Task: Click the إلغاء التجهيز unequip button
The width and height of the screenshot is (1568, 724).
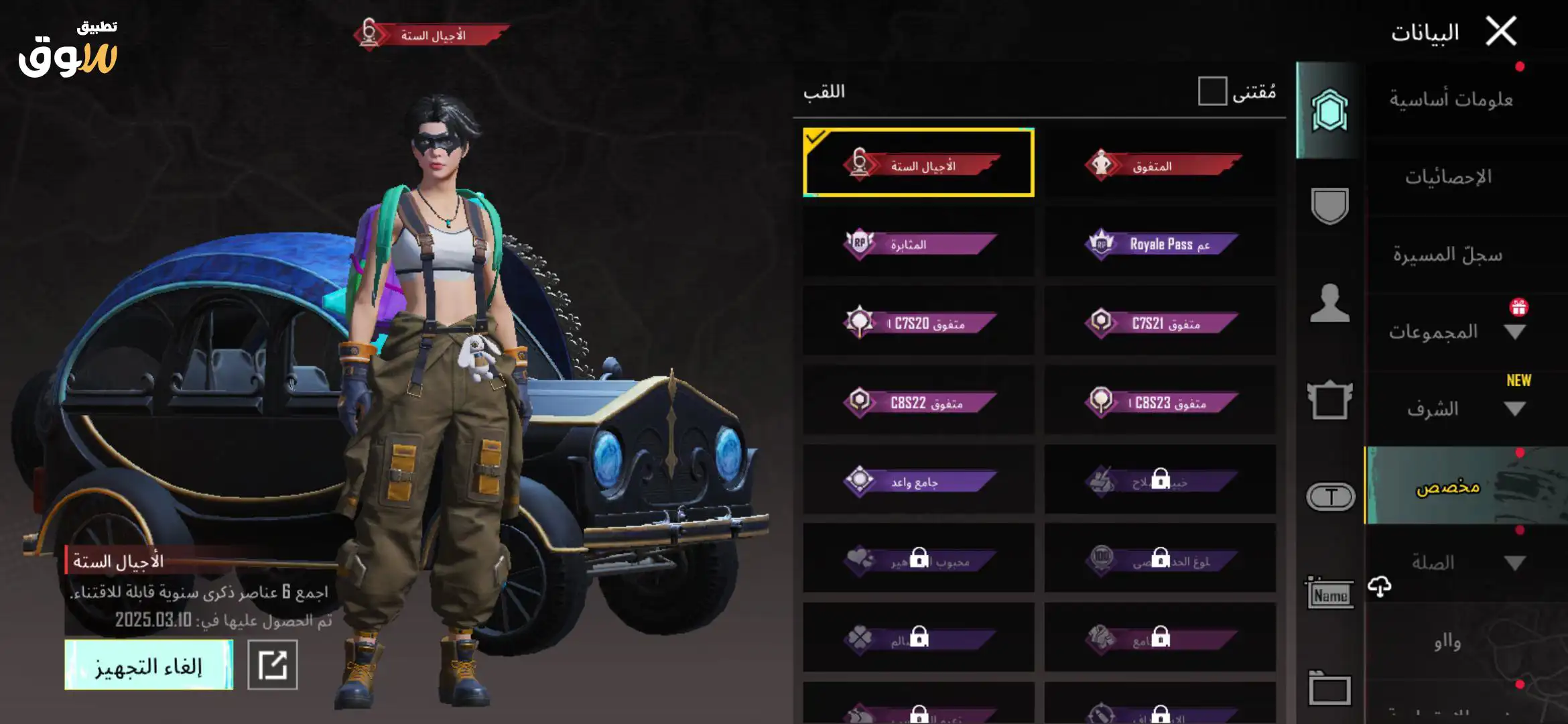Action: click(x=149, y=665)
